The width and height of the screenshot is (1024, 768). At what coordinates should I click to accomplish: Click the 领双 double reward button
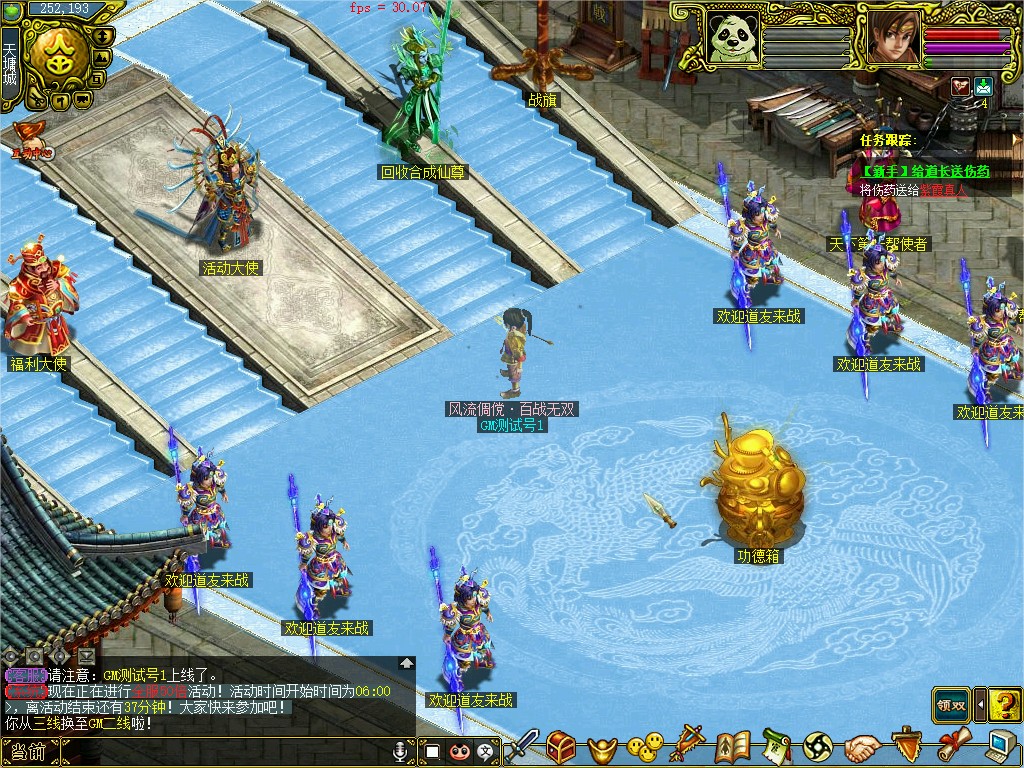pyautogui.click(x=951, y=704)
